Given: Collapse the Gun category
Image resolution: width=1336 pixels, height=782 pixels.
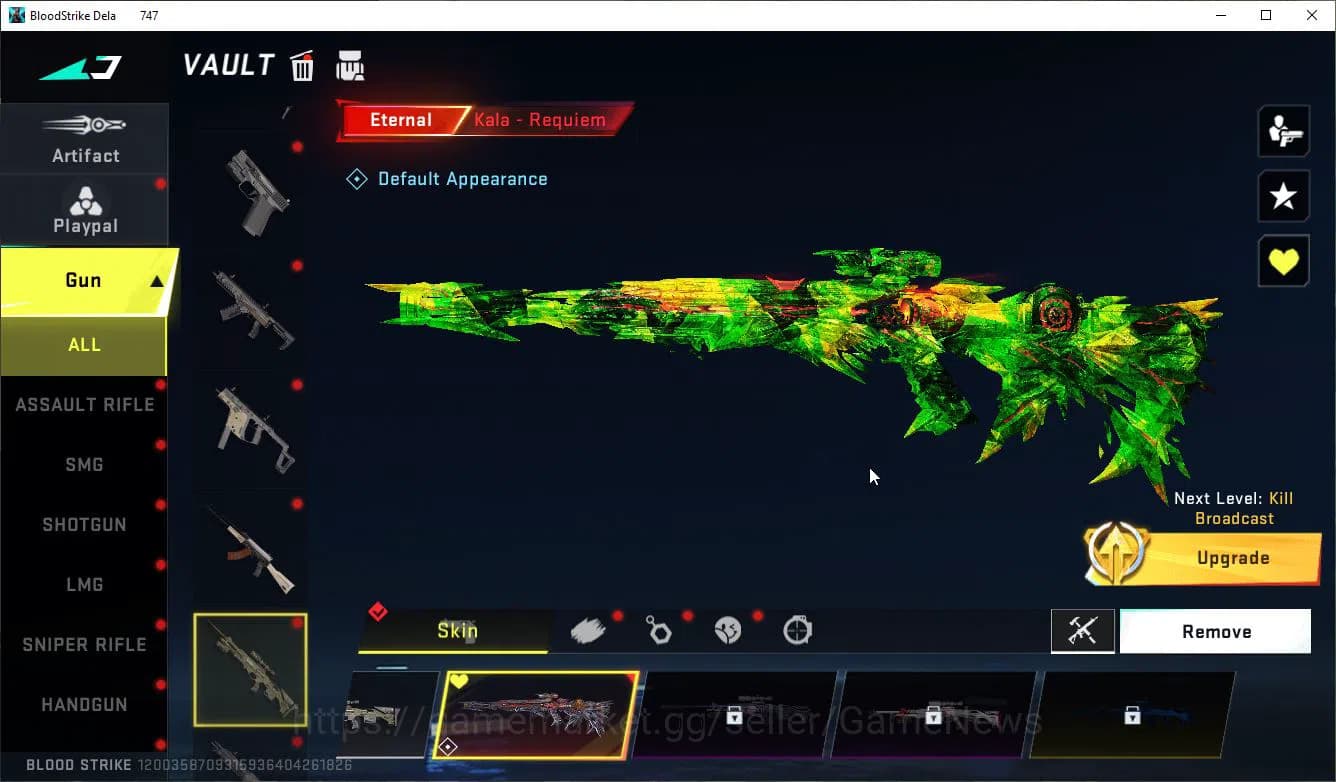Looking at the screenshot, I should 84,281.
